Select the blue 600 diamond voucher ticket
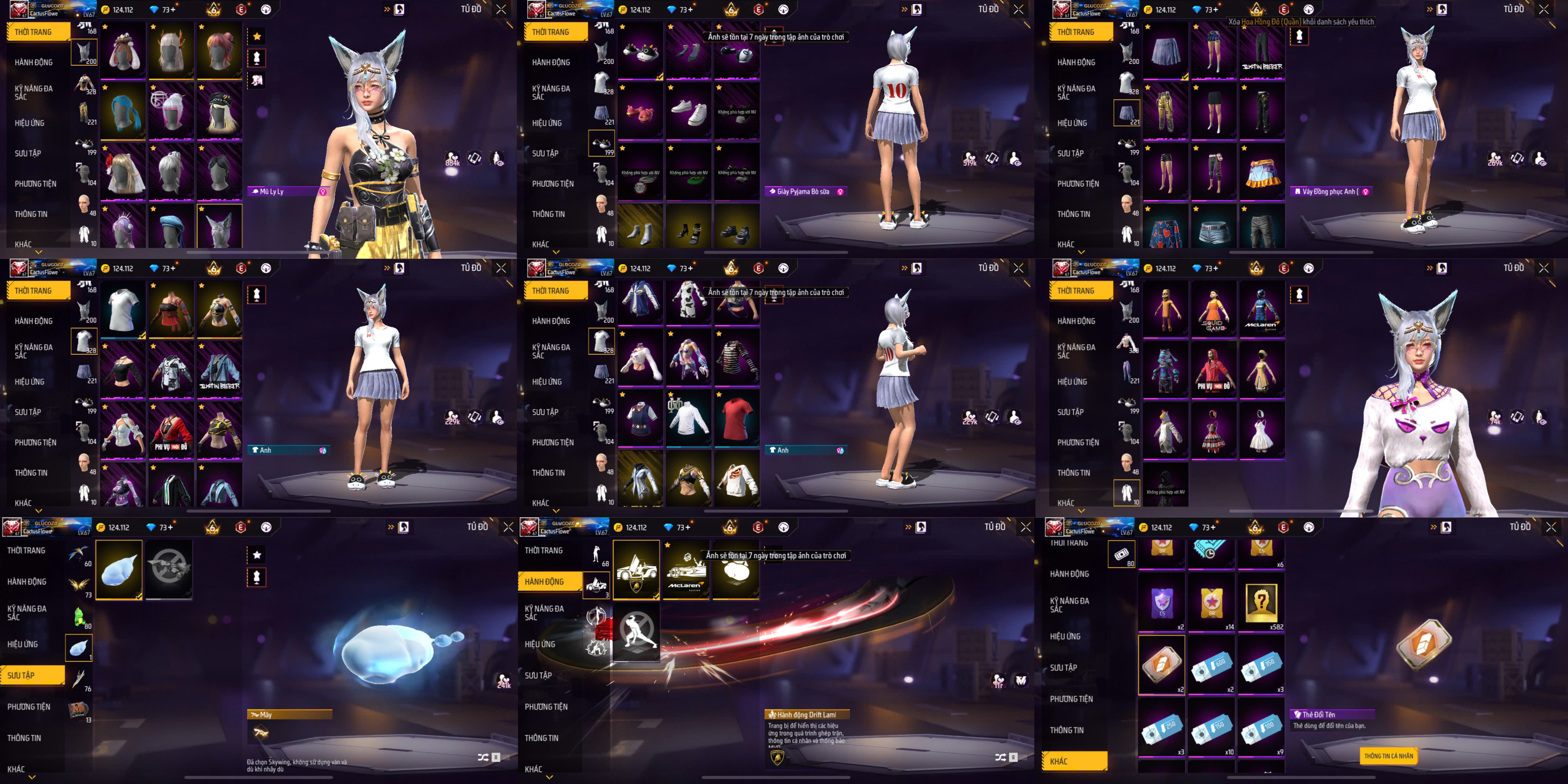Screen dimensions: 1568x784 pos(1211,664)
